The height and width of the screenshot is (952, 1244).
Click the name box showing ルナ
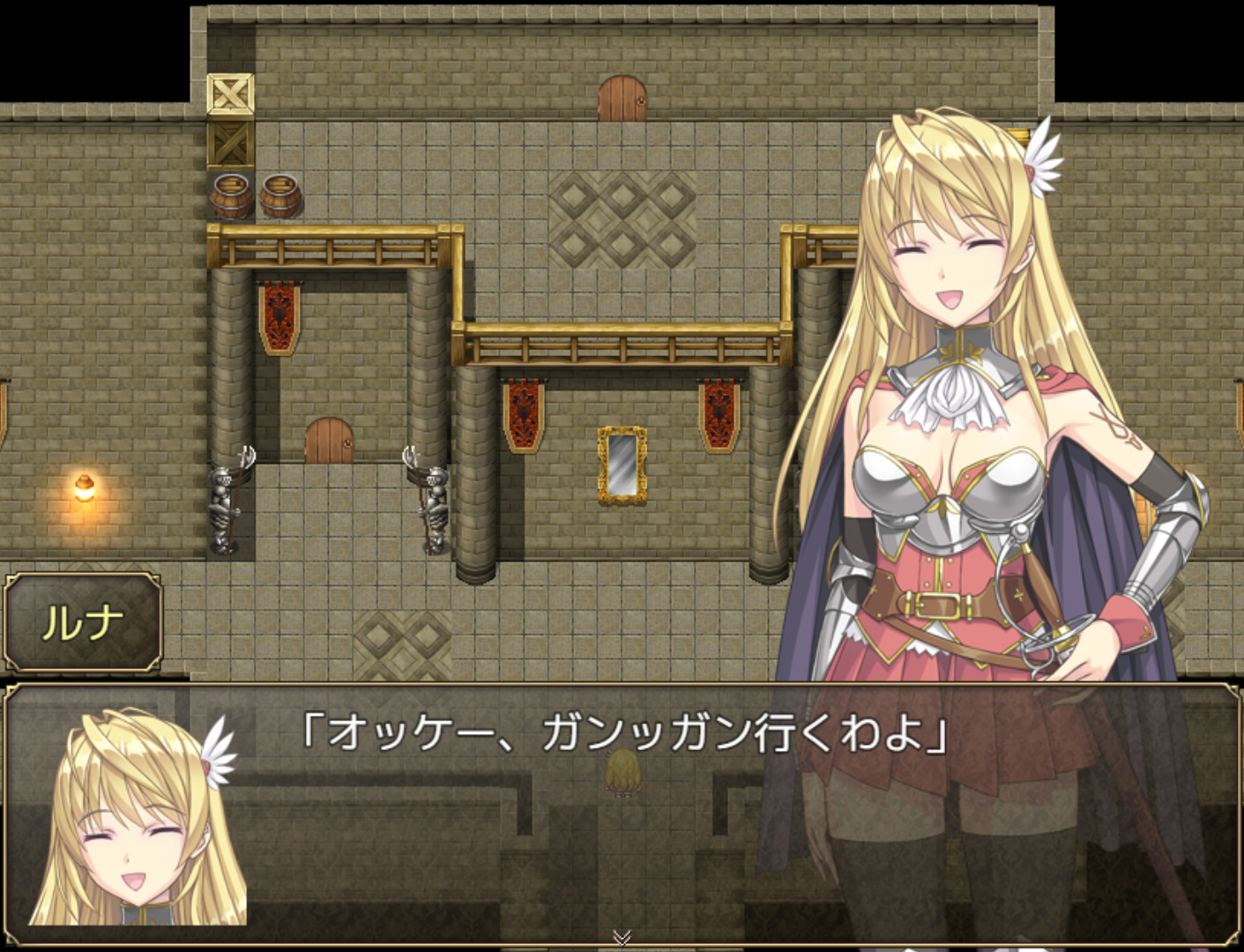(x=79, y=621)
